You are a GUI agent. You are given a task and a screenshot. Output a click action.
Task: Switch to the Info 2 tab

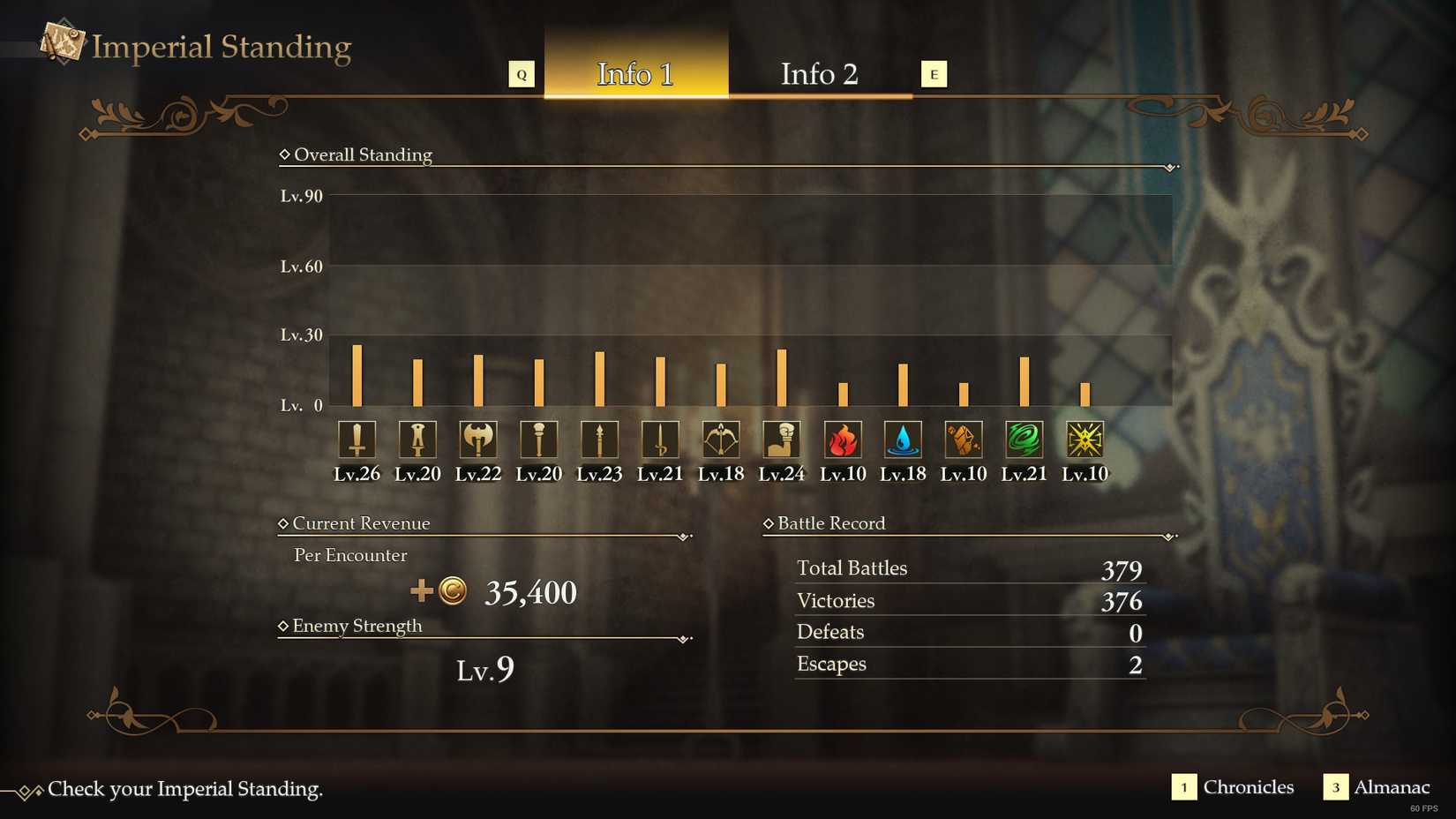tap(819, 74)
